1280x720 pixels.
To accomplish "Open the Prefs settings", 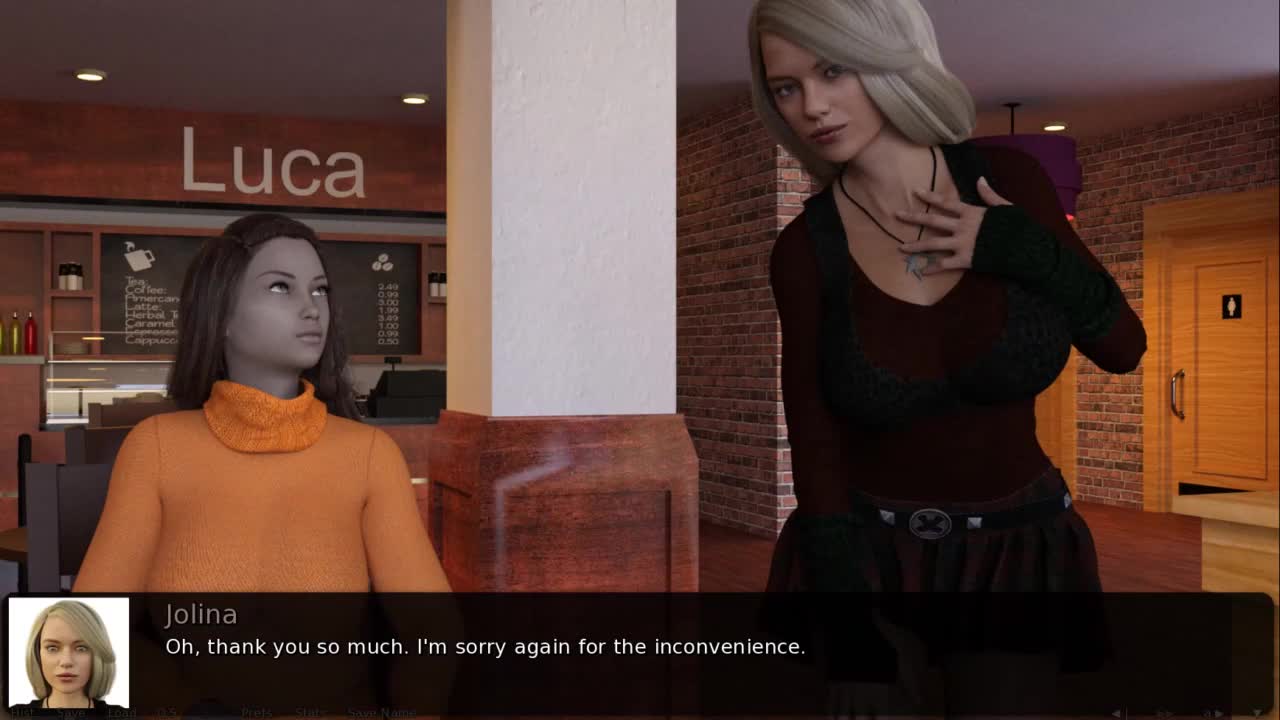I will (256, 713).
